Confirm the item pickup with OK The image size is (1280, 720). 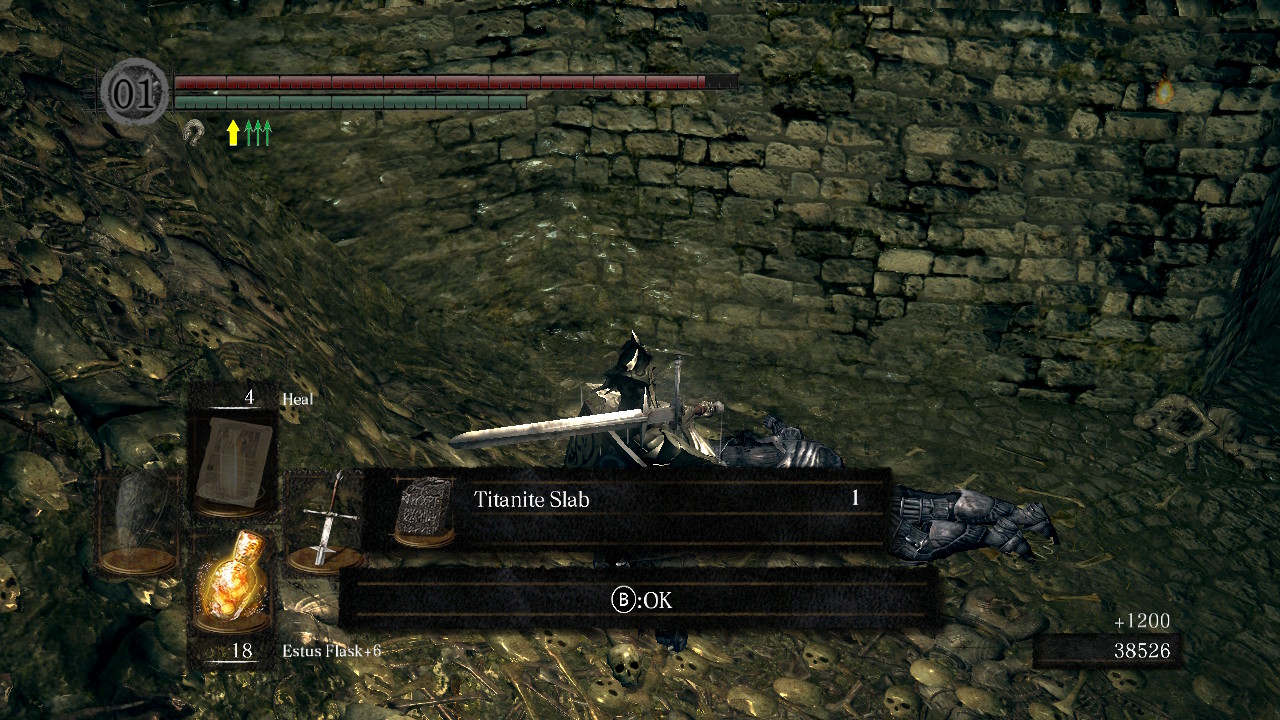pyautogui.click(x=641, y=600)
